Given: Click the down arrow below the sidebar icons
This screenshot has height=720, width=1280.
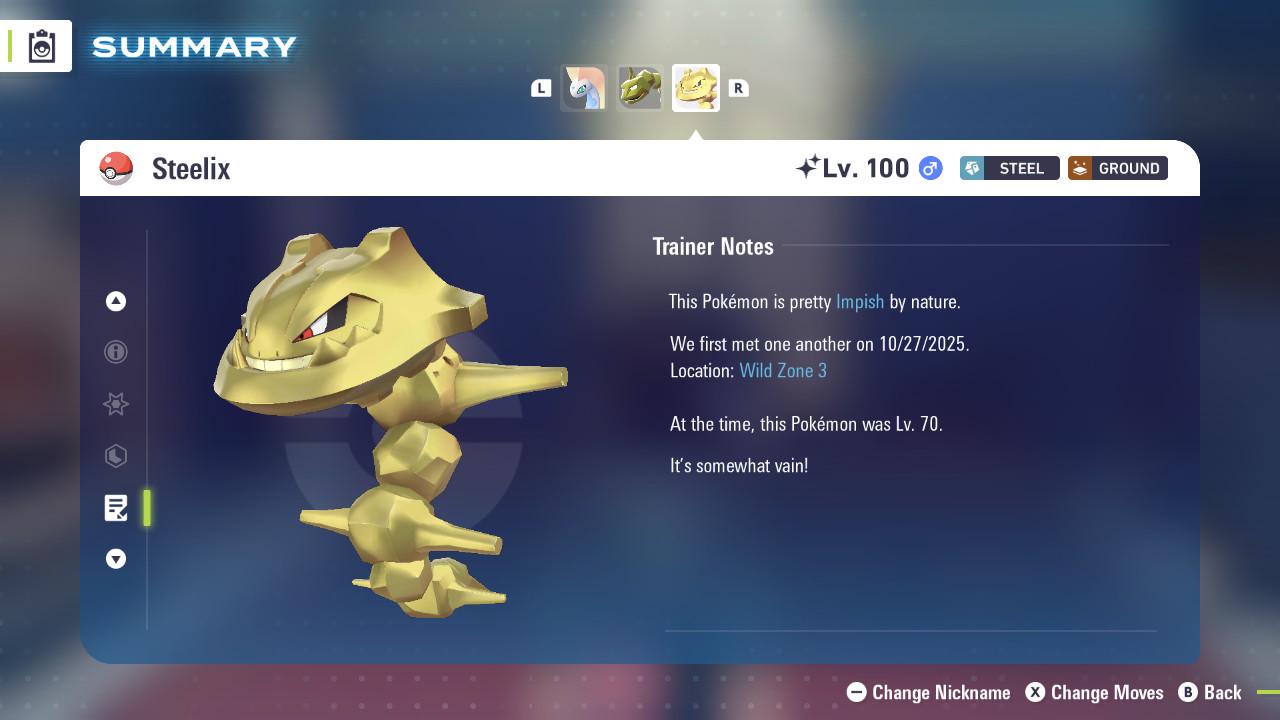Looking at the screenshot, I should [x=116, y=559].
